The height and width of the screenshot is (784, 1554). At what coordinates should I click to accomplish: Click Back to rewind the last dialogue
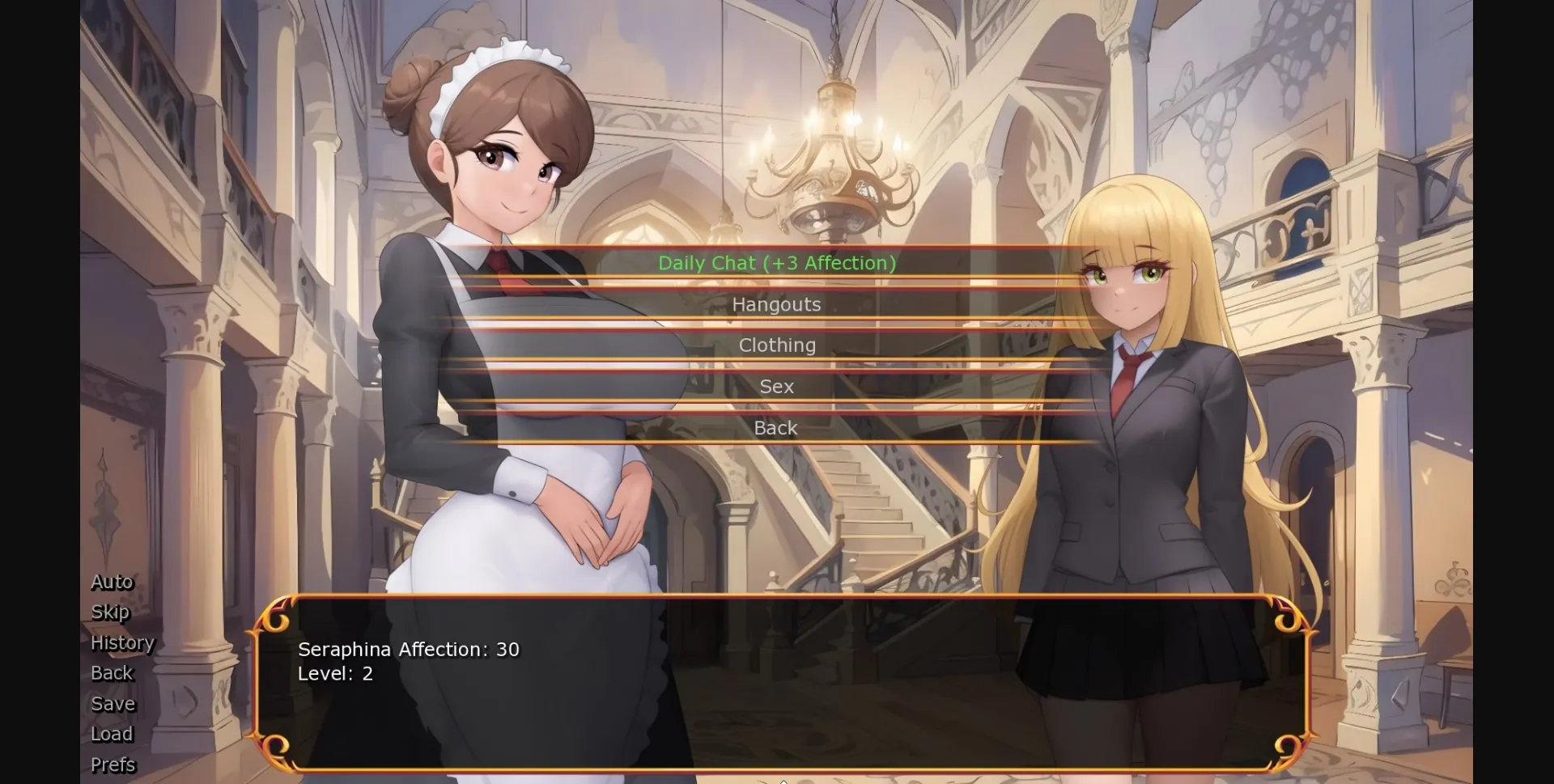point(112,673)
